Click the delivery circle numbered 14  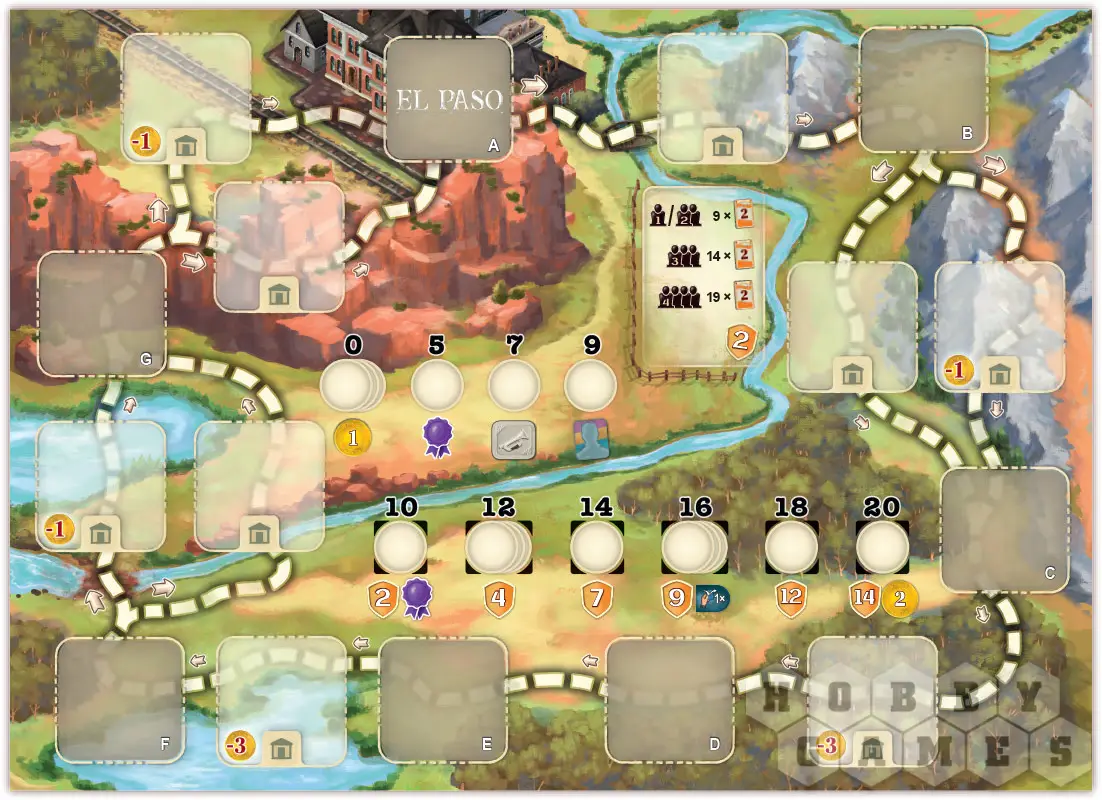tap(597, 547)
